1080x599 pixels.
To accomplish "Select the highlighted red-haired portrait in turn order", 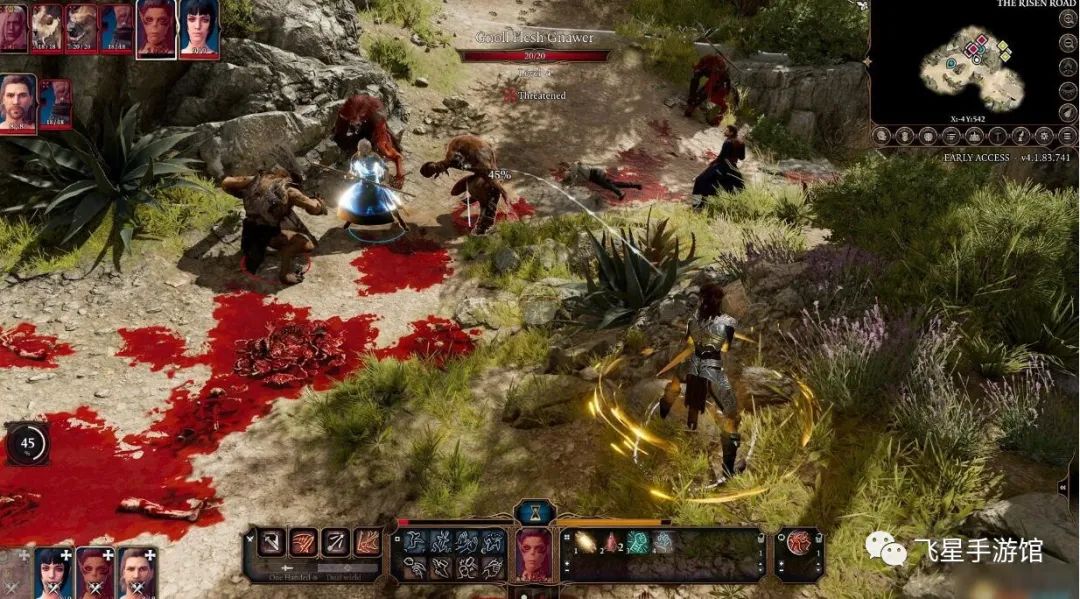I will coord(155,28).
